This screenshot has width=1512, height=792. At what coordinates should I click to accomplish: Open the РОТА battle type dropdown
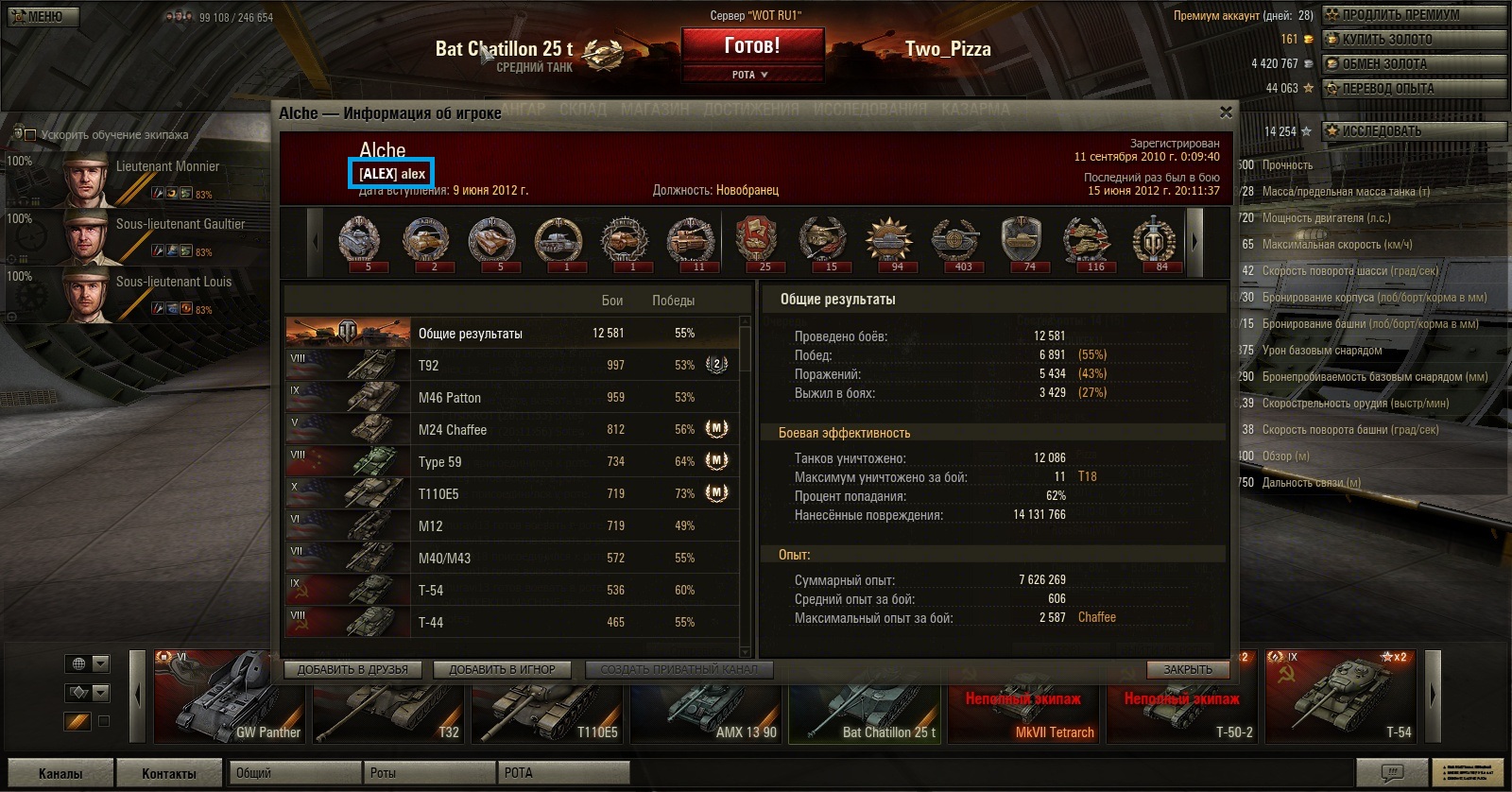pos(751,75)
